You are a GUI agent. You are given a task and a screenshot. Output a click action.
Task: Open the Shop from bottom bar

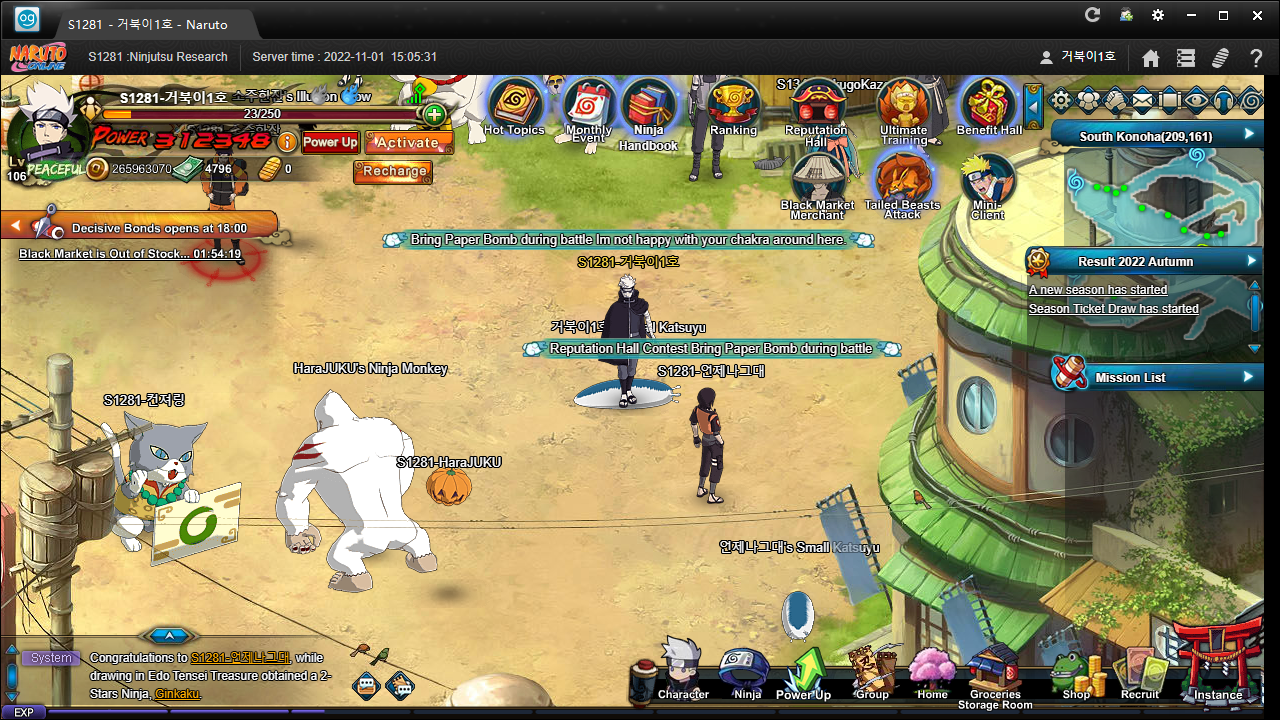pos(1076,672)
